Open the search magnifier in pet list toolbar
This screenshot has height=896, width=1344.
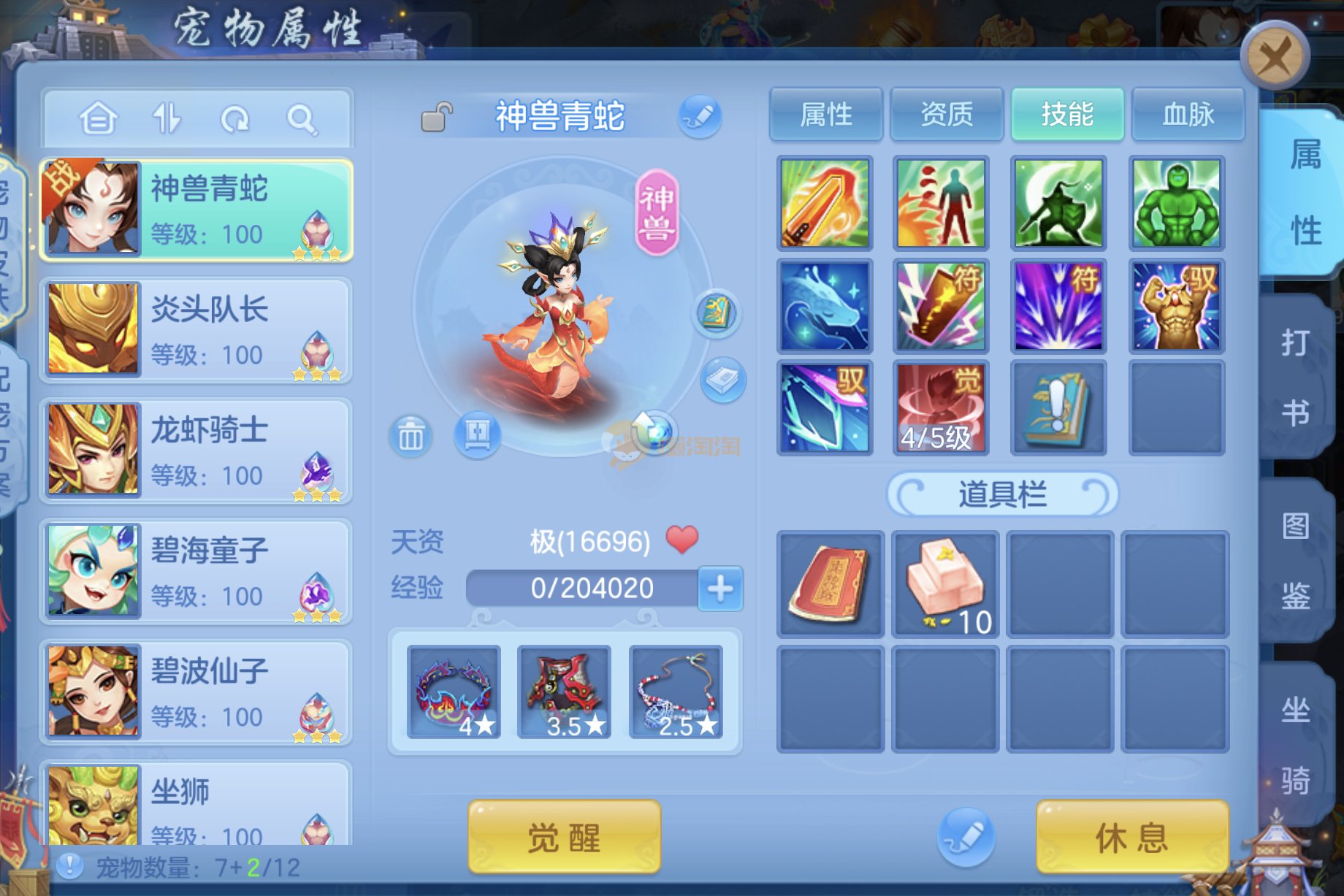click(301, 118)
